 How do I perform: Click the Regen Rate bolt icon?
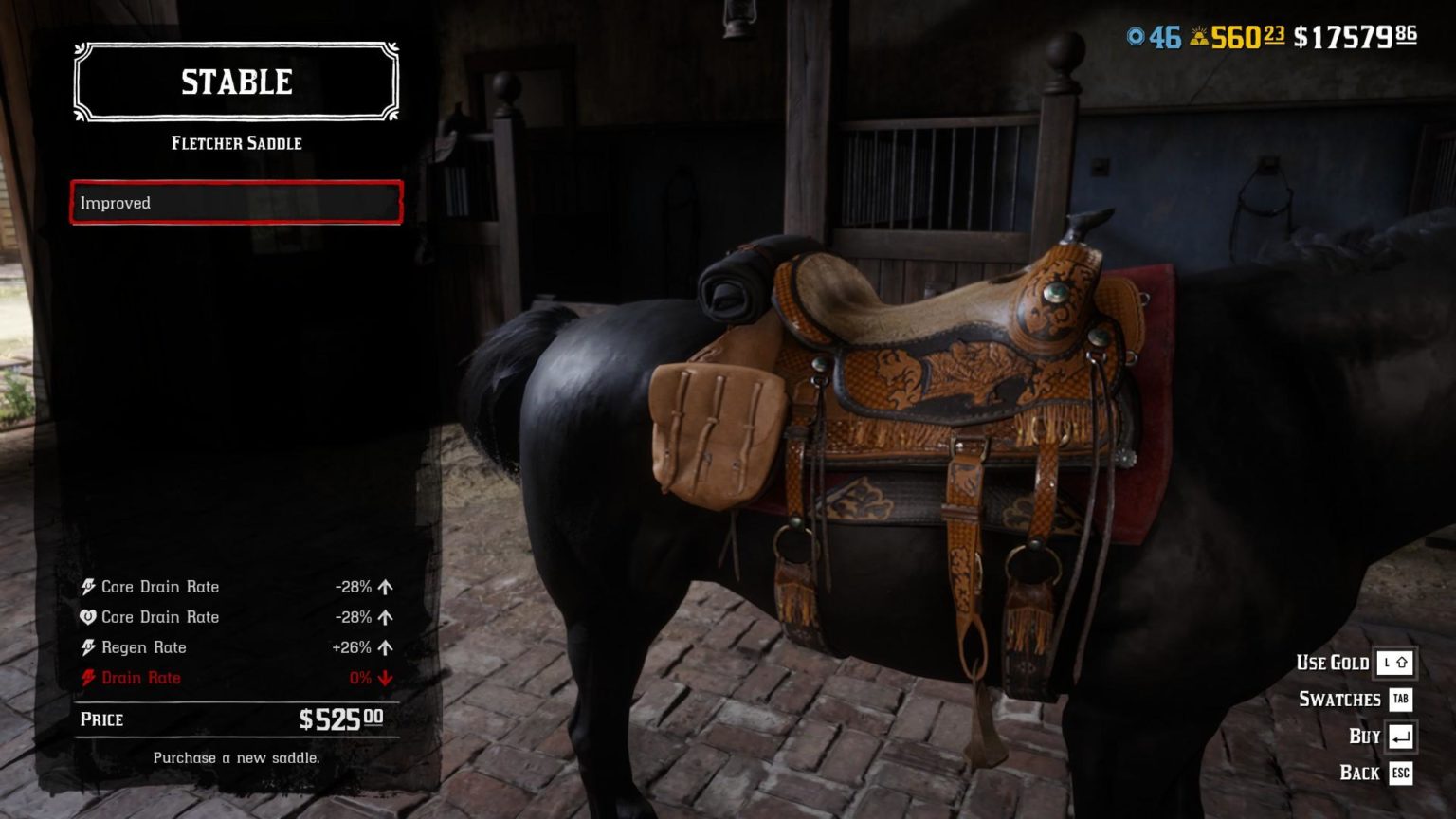click(89, 647)
